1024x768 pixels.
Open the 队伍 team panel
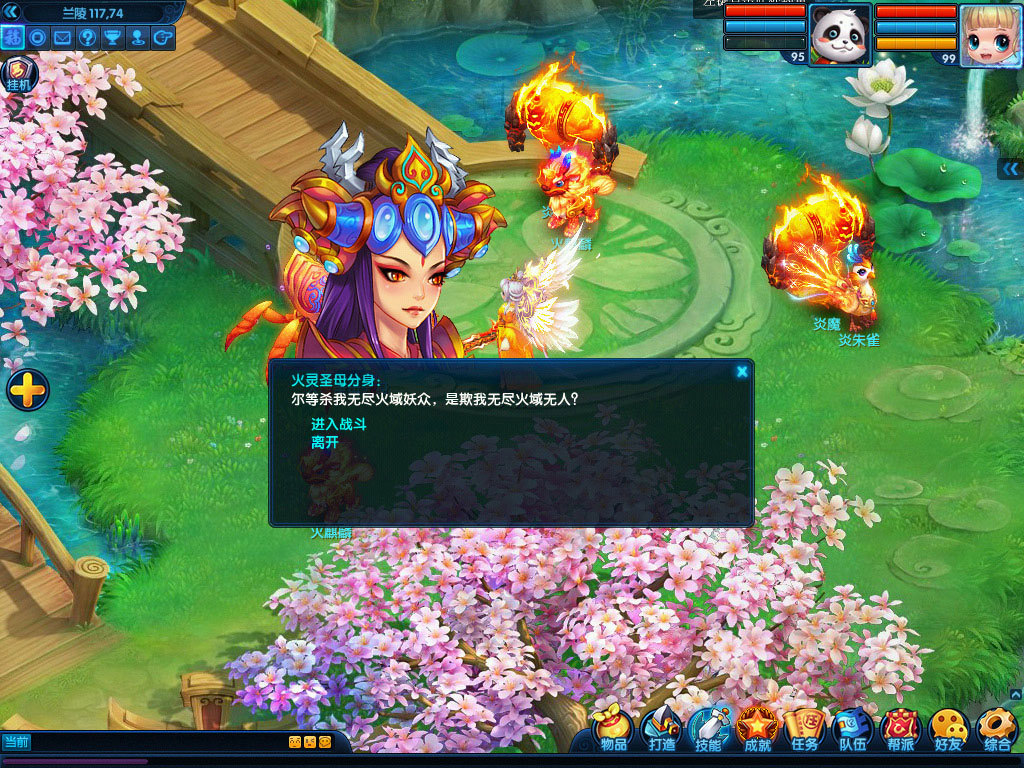click(x=852, y=730)
